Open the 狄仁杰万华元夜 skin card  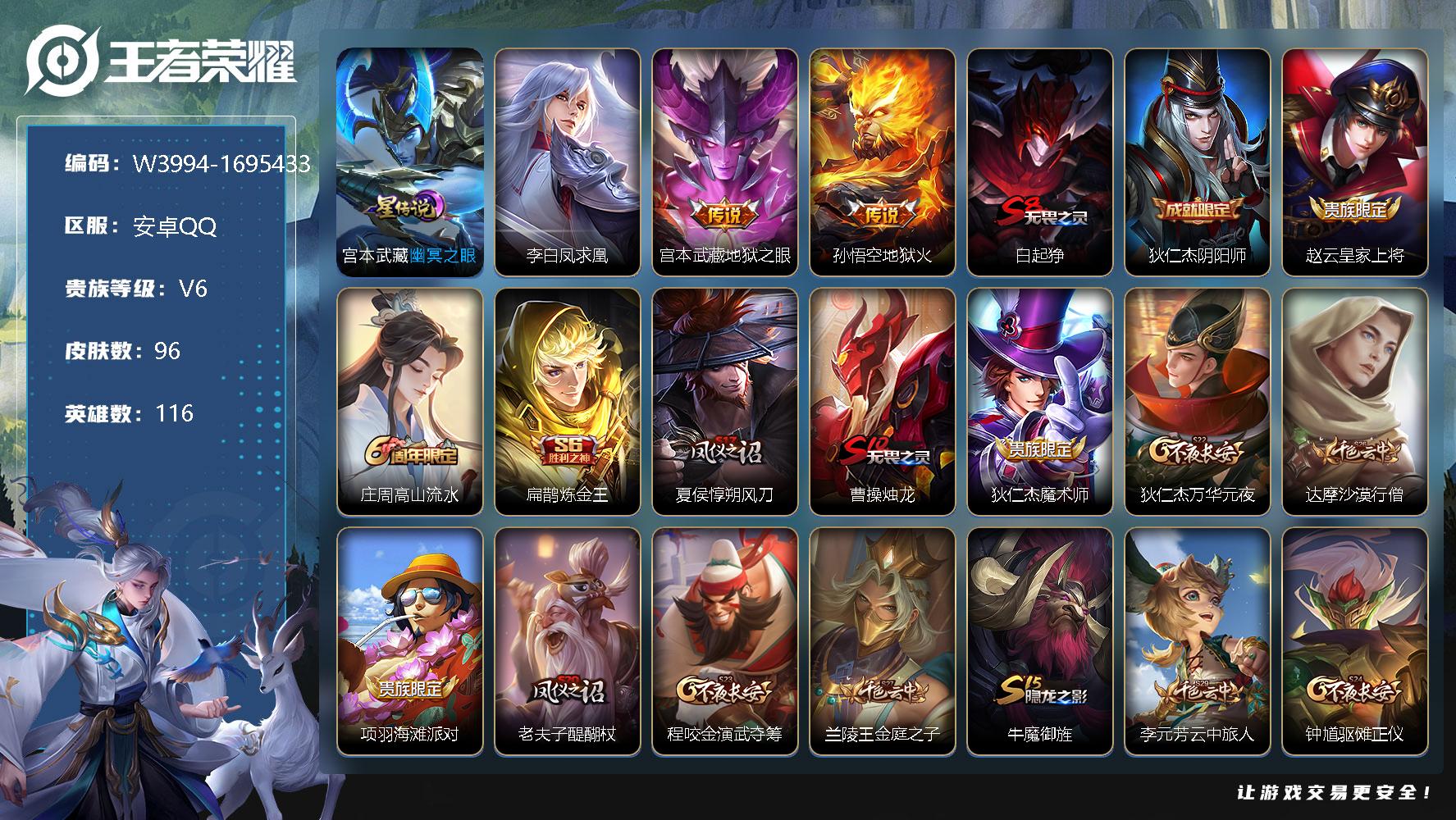(x=1197, y=401)
